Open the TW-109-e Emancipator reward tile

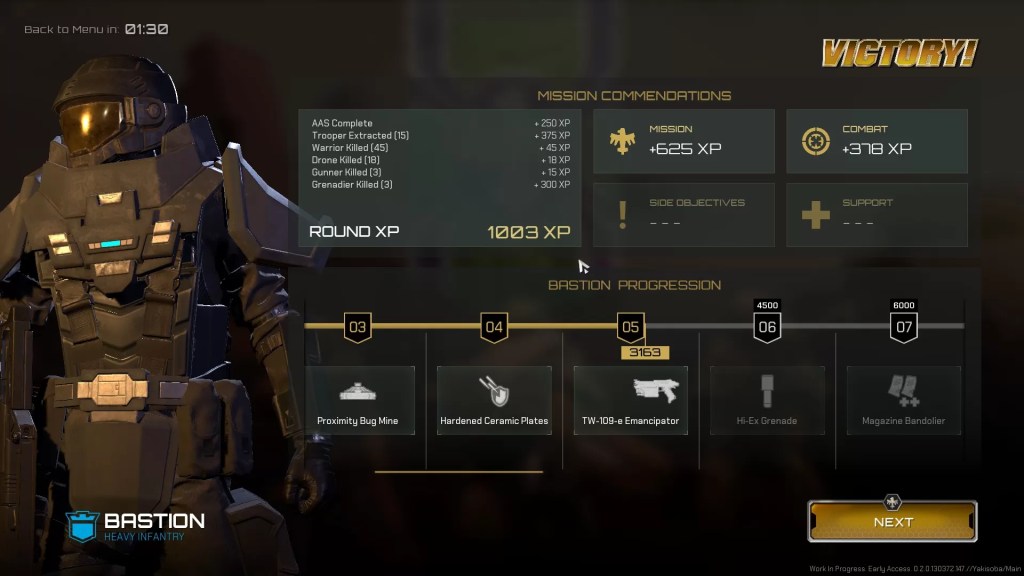tap(630, 400)
